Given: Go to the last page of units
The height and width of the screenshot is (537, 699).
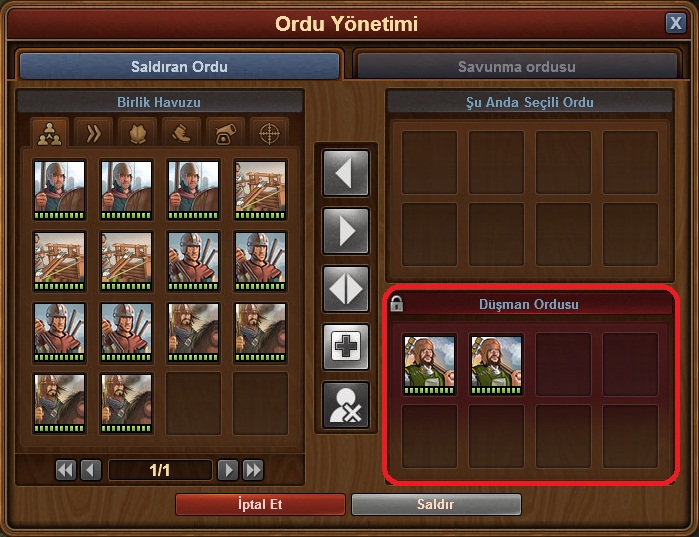Looking at the screenshot, I should coord(253,469).
